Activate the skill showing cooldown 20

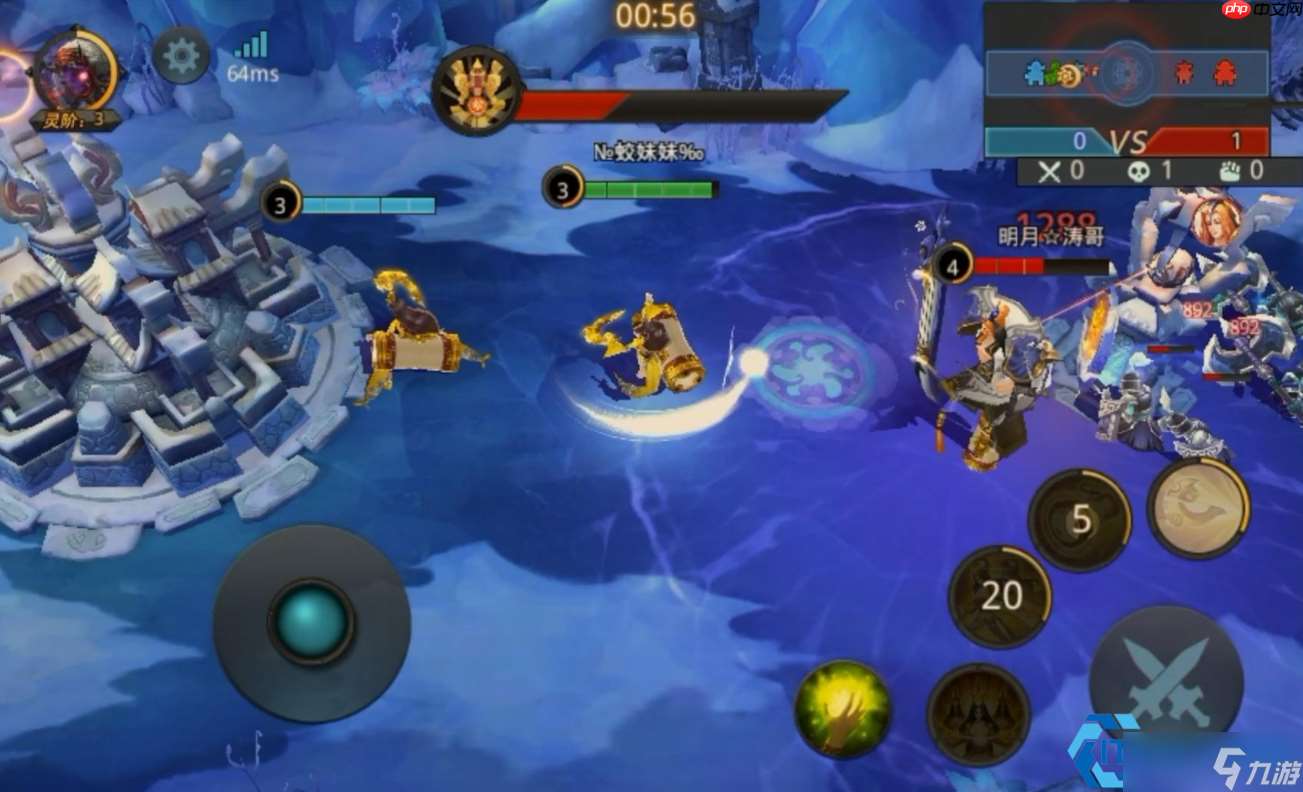coord(1000,596)
